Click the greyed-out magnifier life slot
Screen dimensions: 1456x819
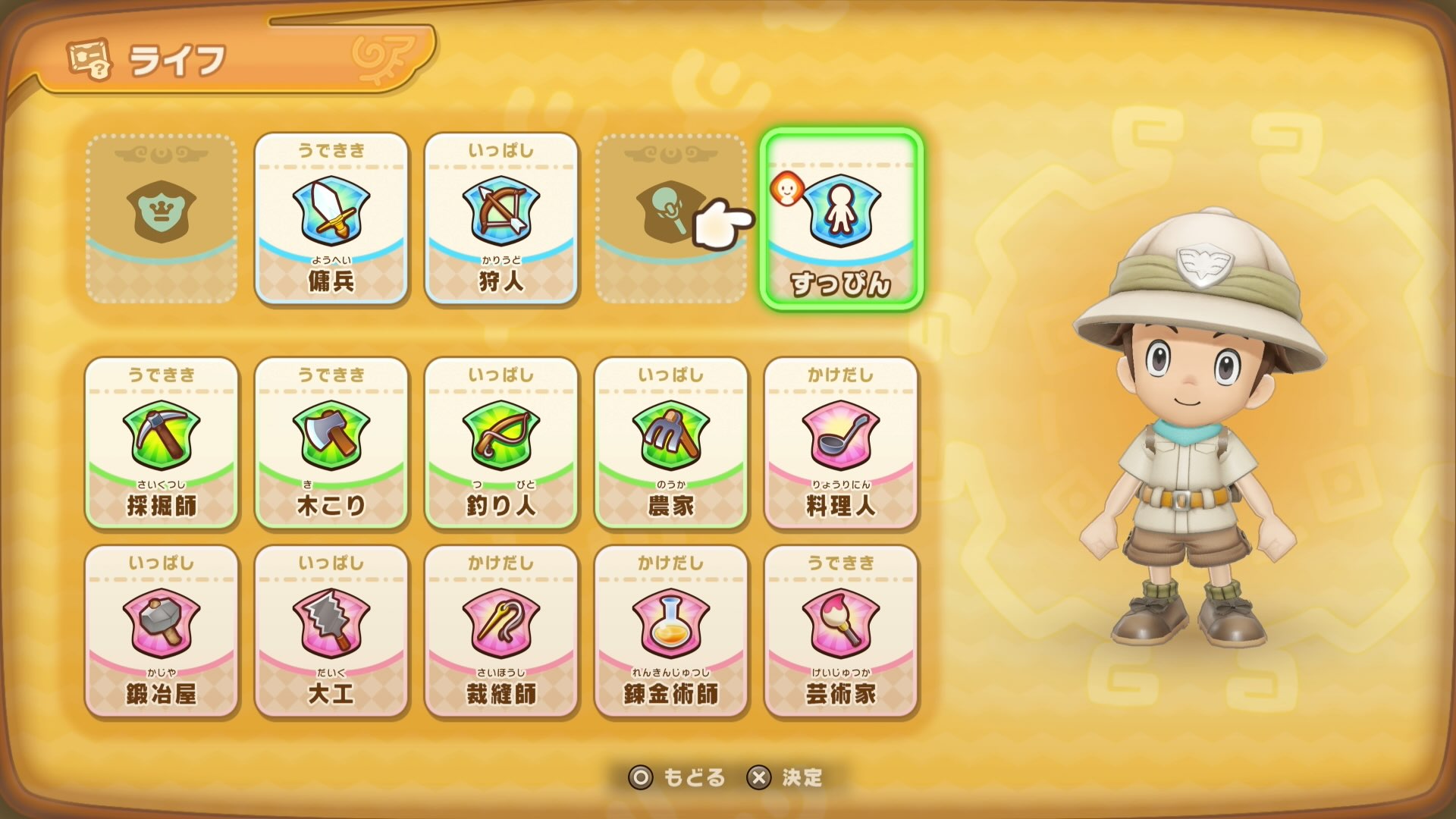coord(667,215)
